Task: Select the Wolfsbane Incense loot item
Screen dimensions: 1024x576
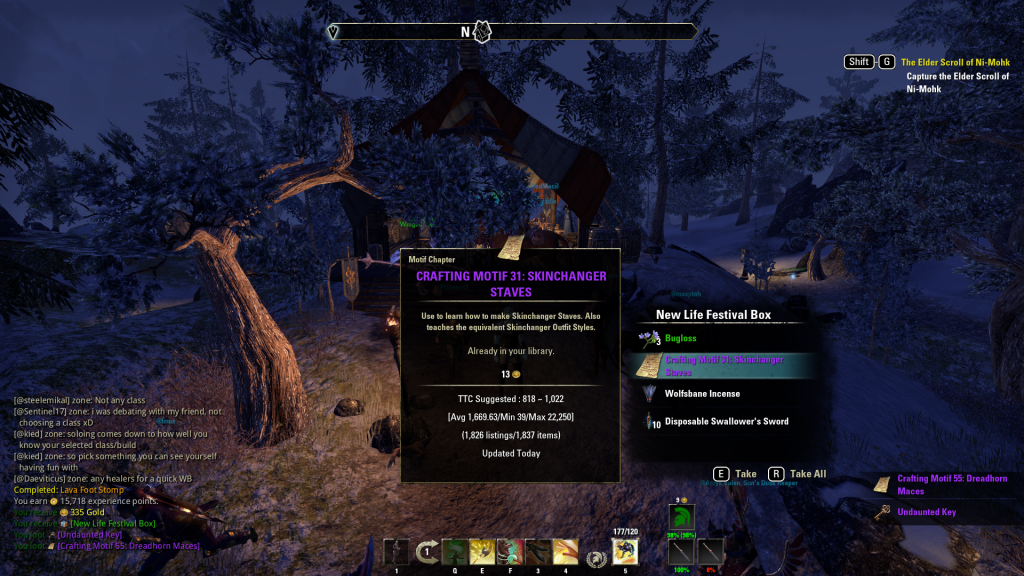Action: click(702, 394)
